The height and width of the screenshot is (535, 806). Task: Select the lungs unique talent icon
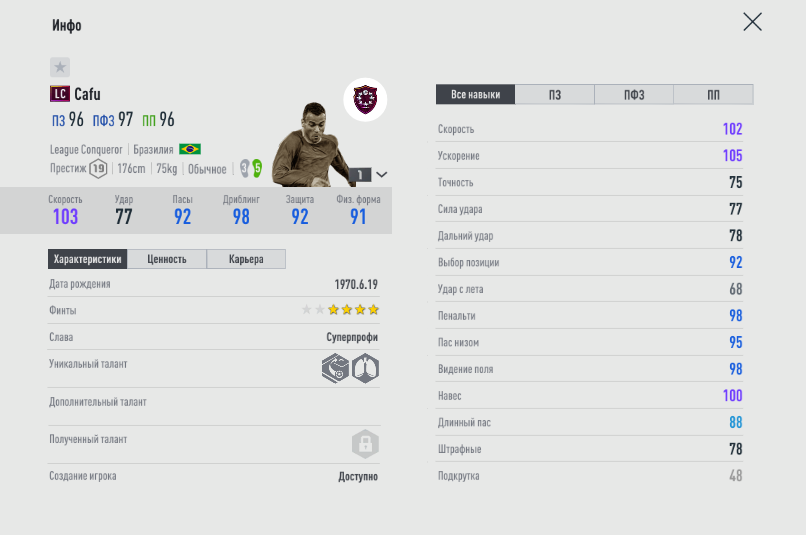click(x=366, y=369)
